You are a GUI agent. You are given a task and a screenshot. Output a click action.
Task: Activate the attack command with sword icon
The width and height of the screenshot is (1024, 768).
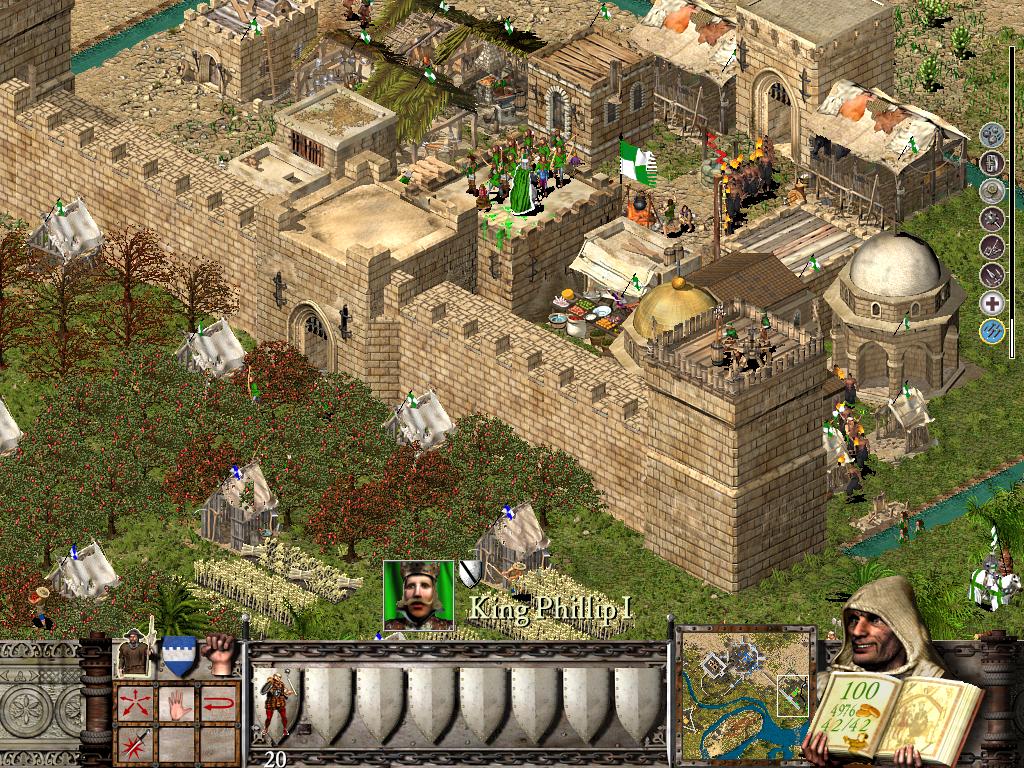[x=134, y=743]
